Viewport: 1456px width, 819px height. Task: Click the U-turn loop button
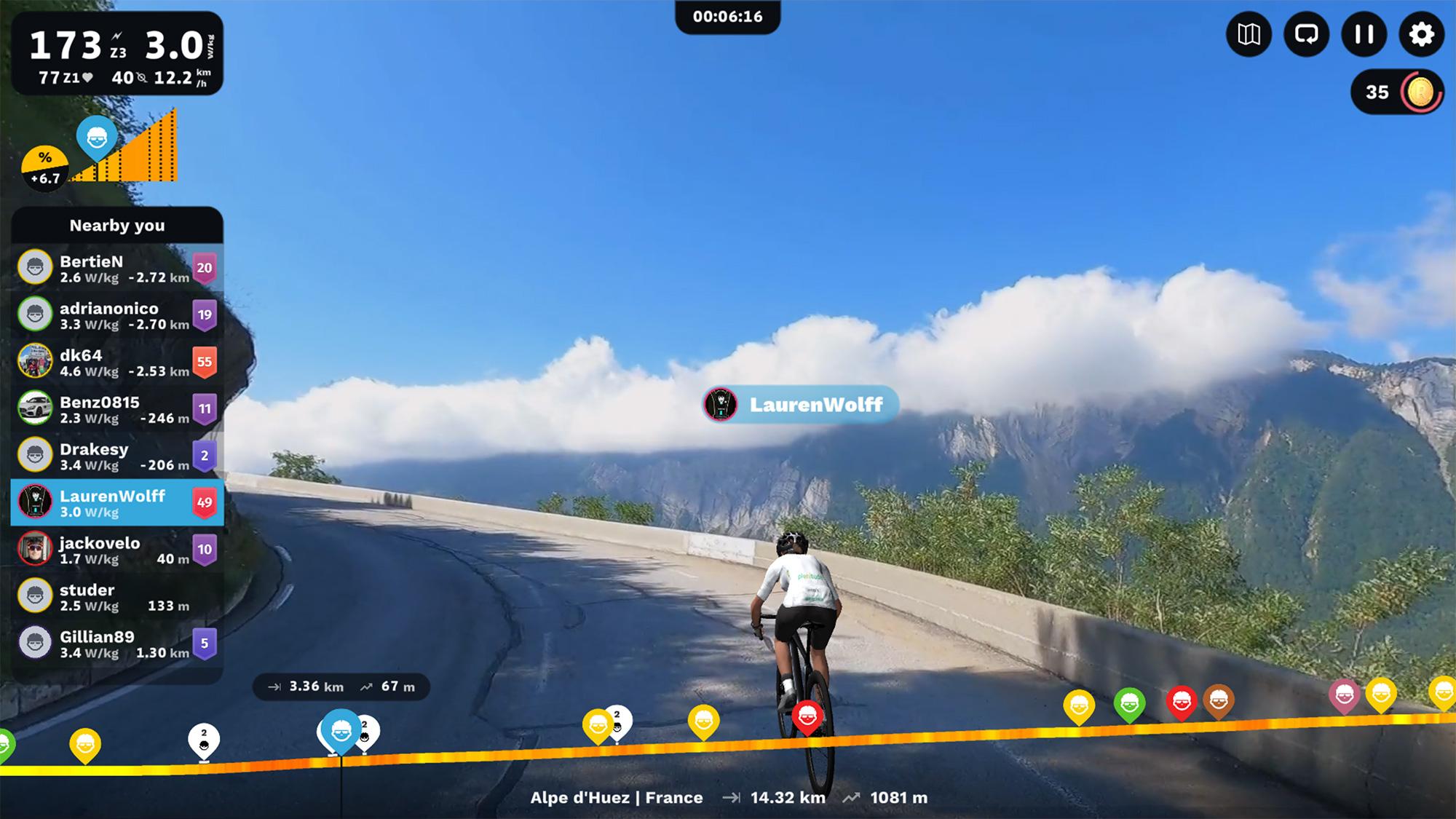click(x=1306, y=34)
